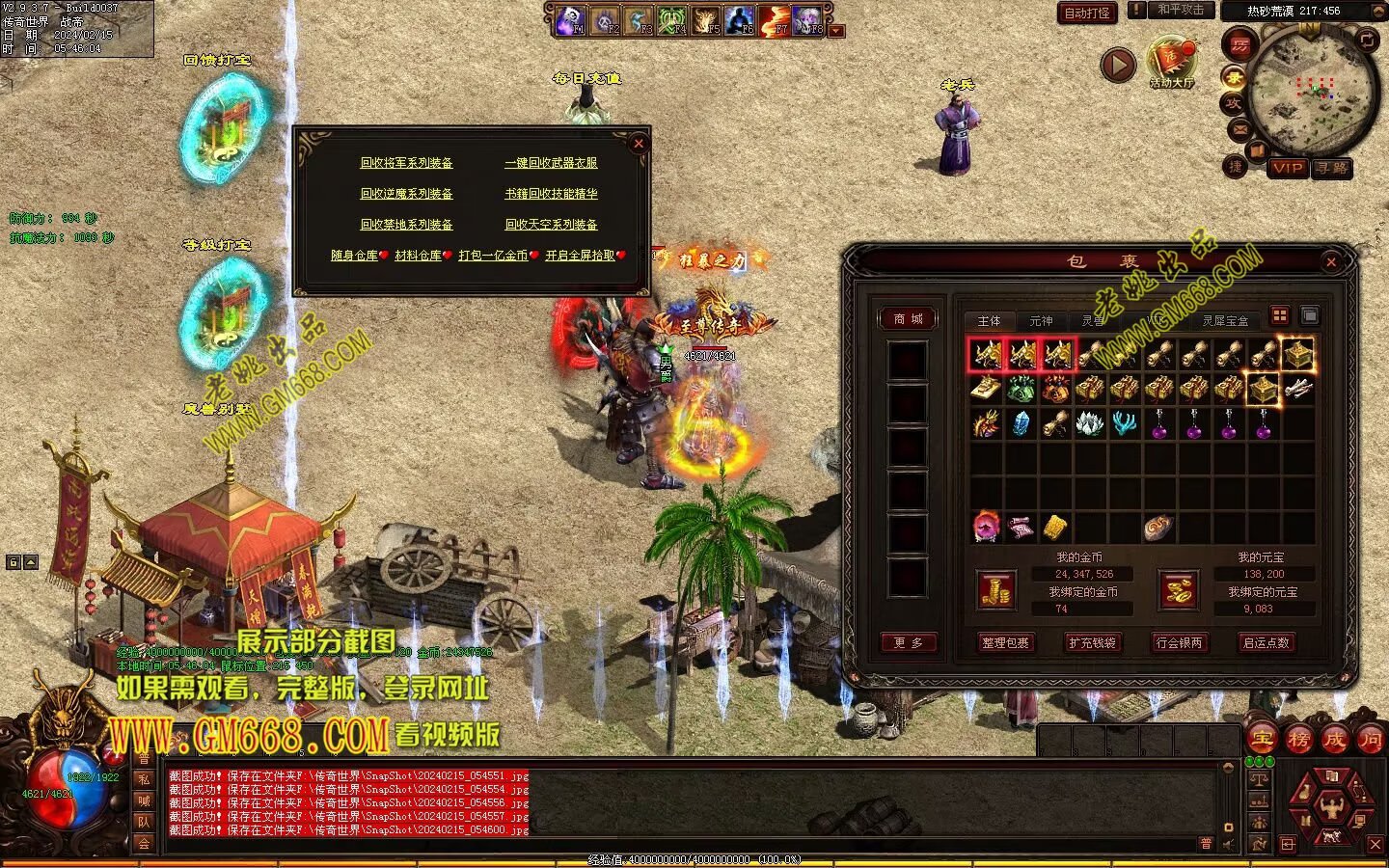Close the recycle dialog window

638,144
